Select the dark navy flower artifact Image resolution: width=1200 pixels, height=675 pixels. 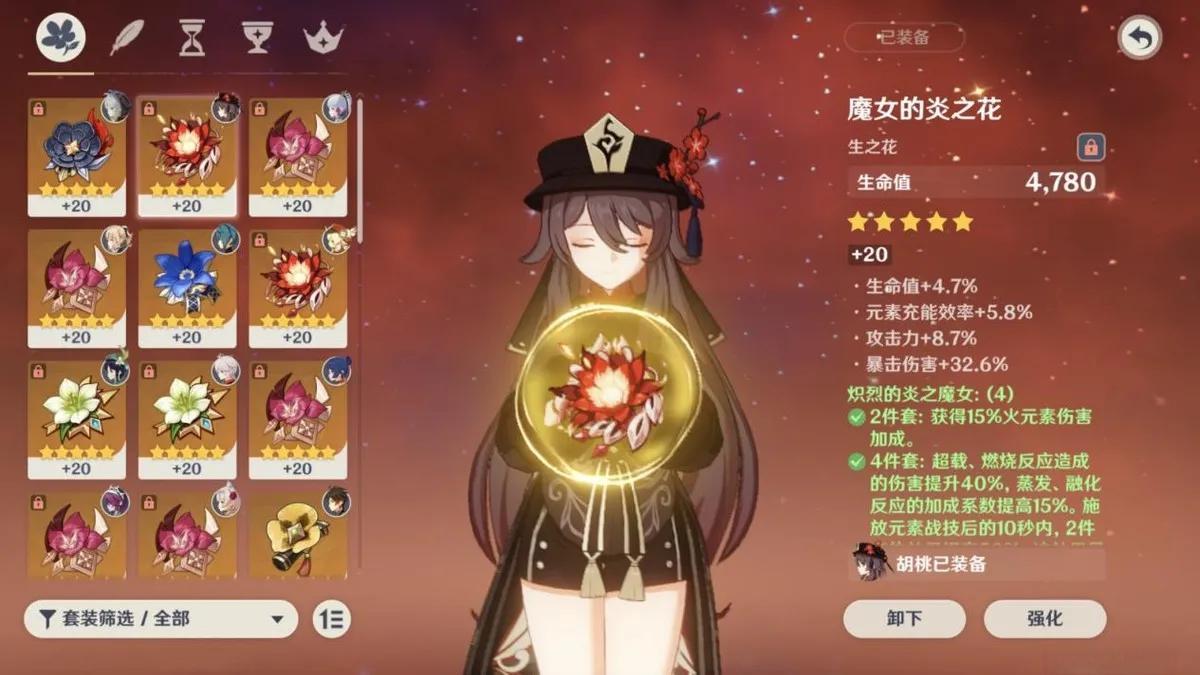(76, 155)
